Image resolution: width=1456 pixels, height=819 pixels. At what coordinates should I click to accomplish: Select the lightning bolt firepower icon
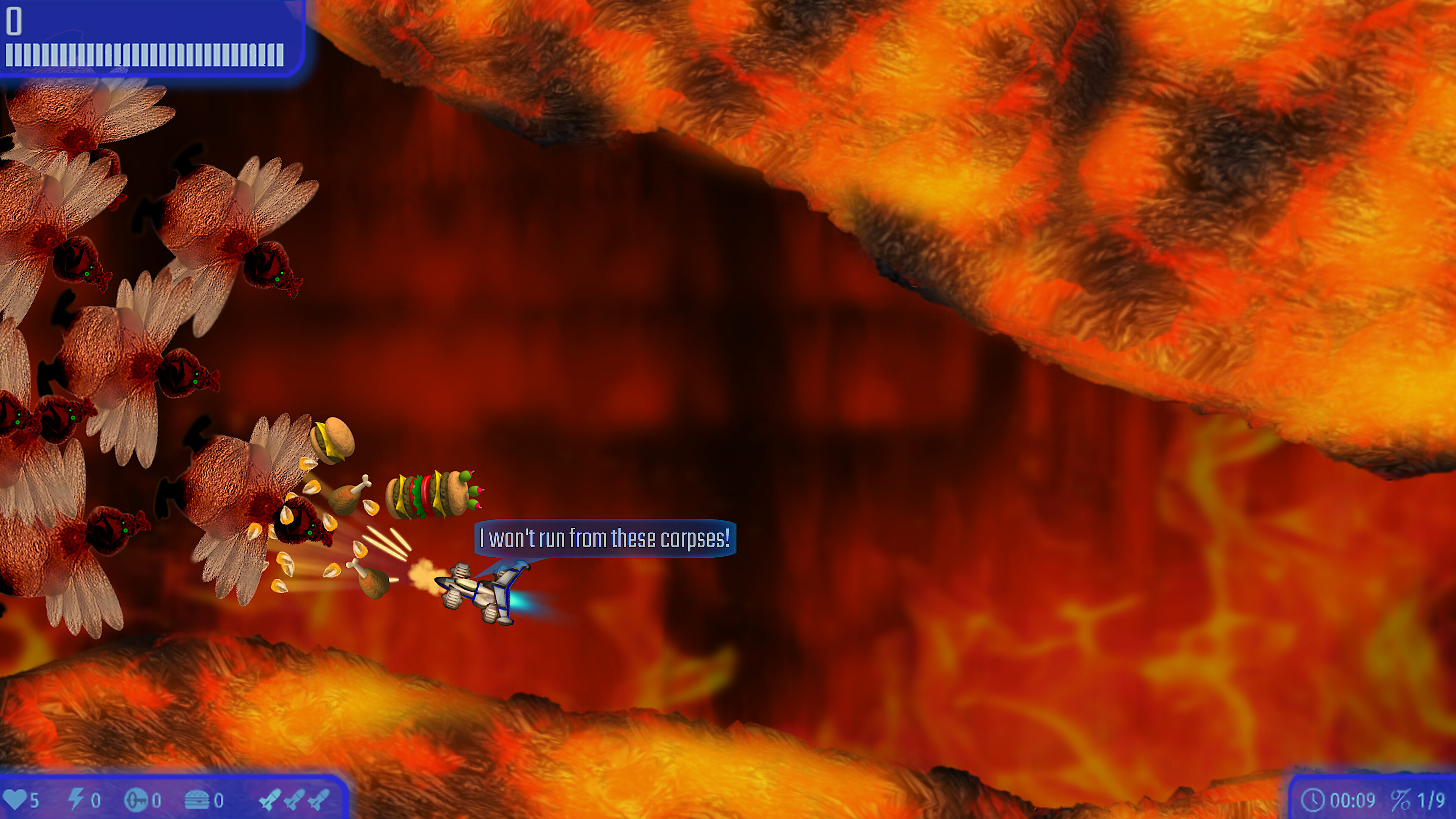coord(76,799)
